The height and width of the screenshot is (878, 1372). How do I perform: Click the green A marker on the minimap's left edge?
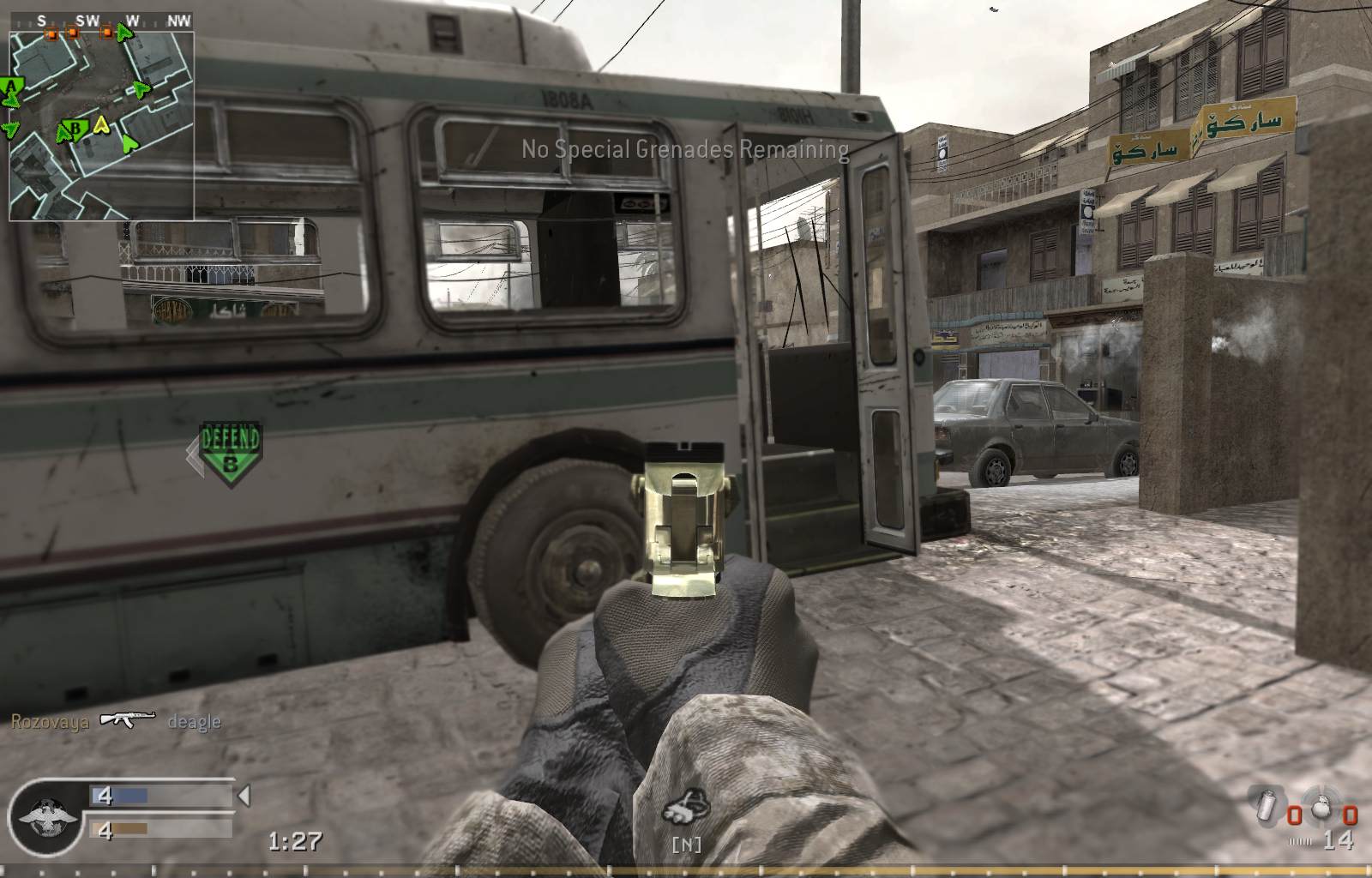(x=10, y=86)
